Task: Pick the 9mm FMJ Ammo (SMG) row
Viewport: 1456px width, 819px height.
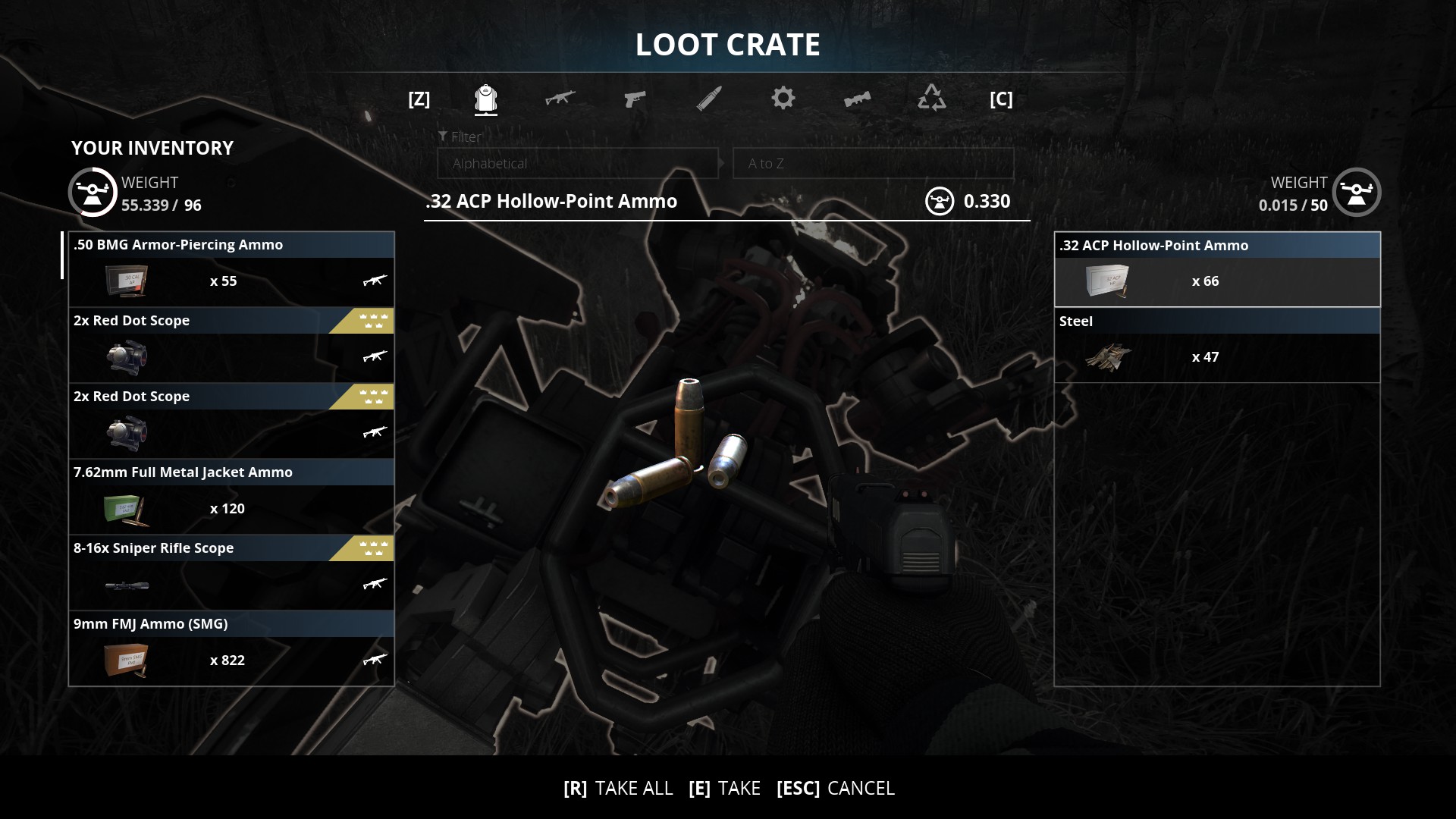Action: [x=231, y=648]
